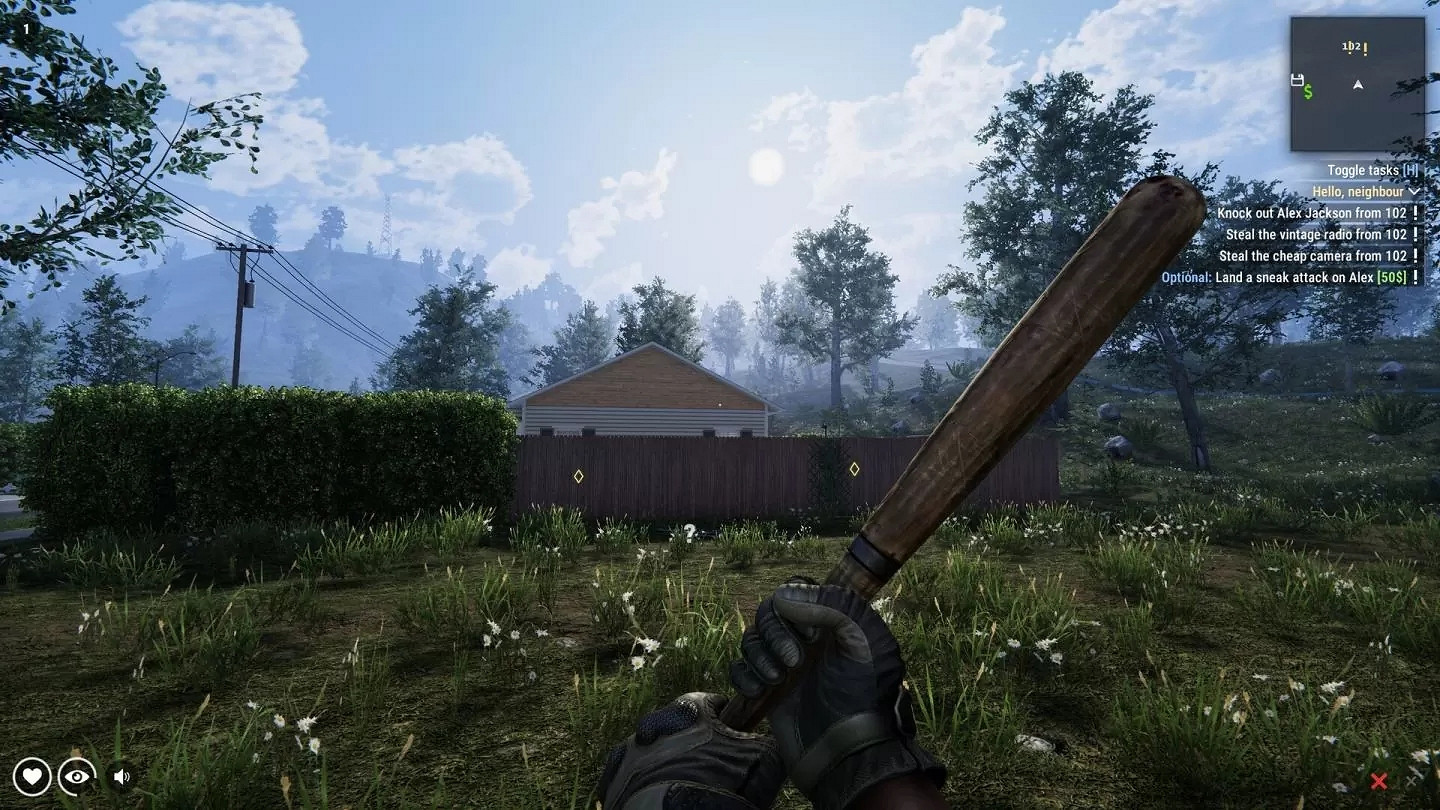Click the exclamation mark beside the 102 marker
This screenshot has width=1440, height=810.
pos(1365,49)
